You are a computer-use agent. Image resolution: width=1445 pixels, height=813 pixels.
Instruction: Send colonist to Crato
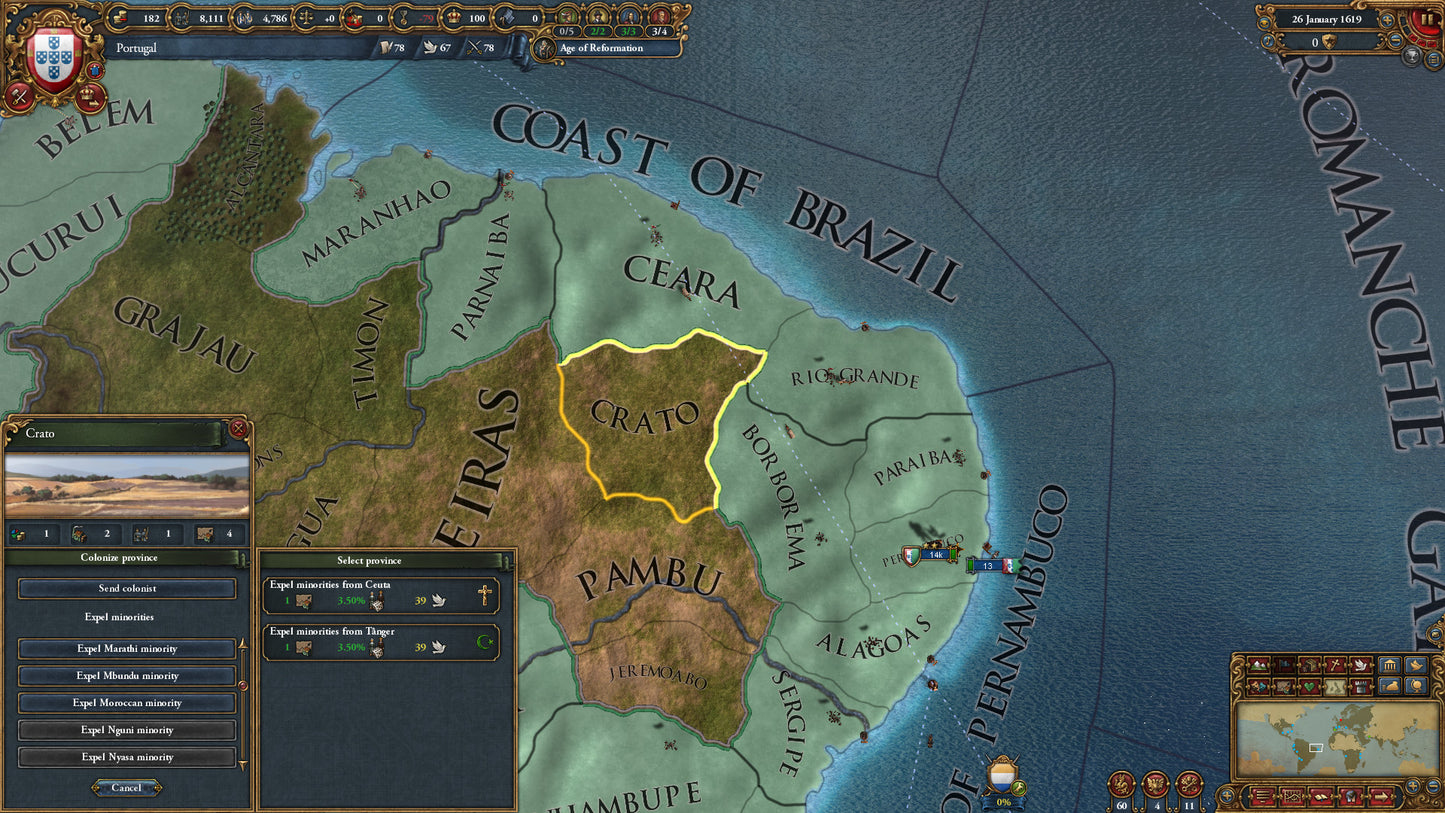click(126, 588)
